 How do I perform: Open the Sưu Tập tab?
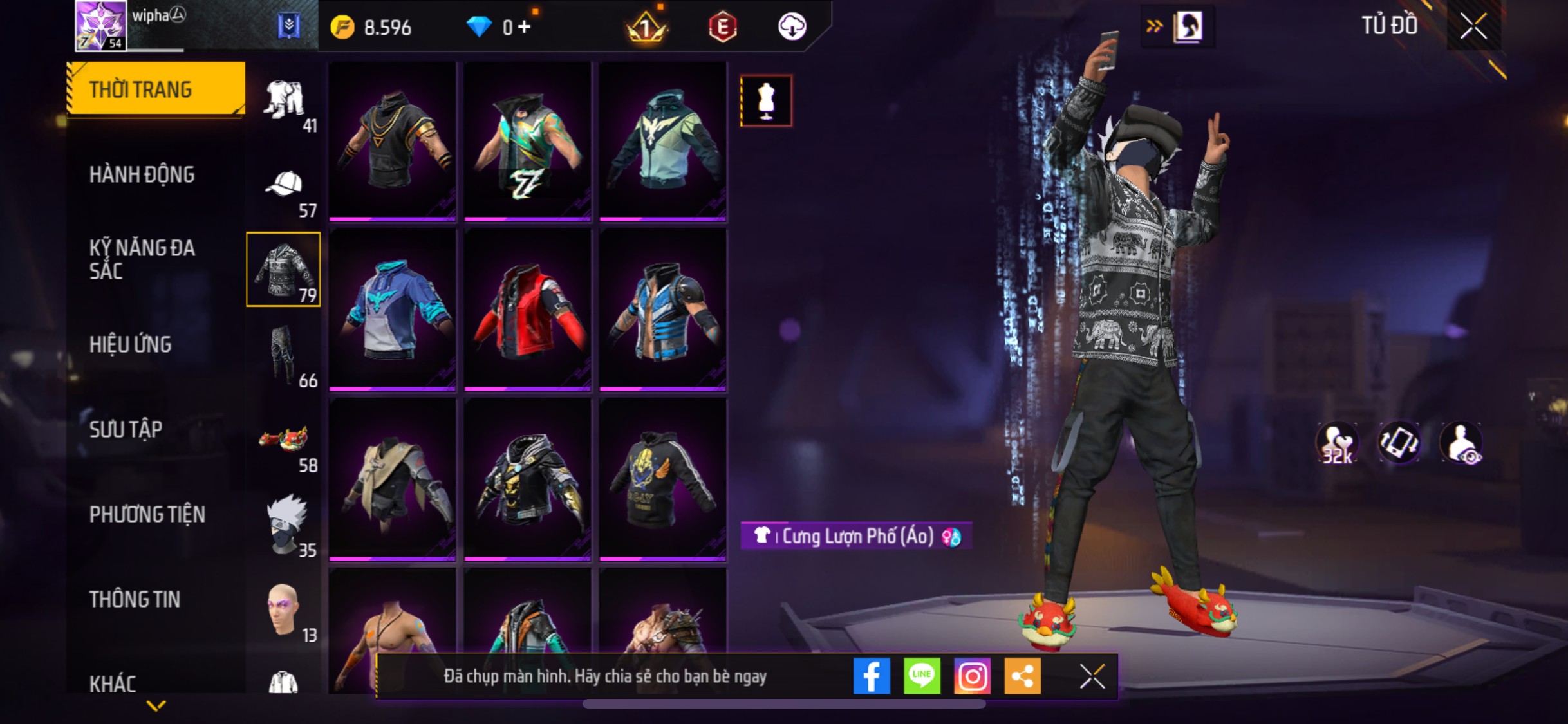[x=126, y=429]
